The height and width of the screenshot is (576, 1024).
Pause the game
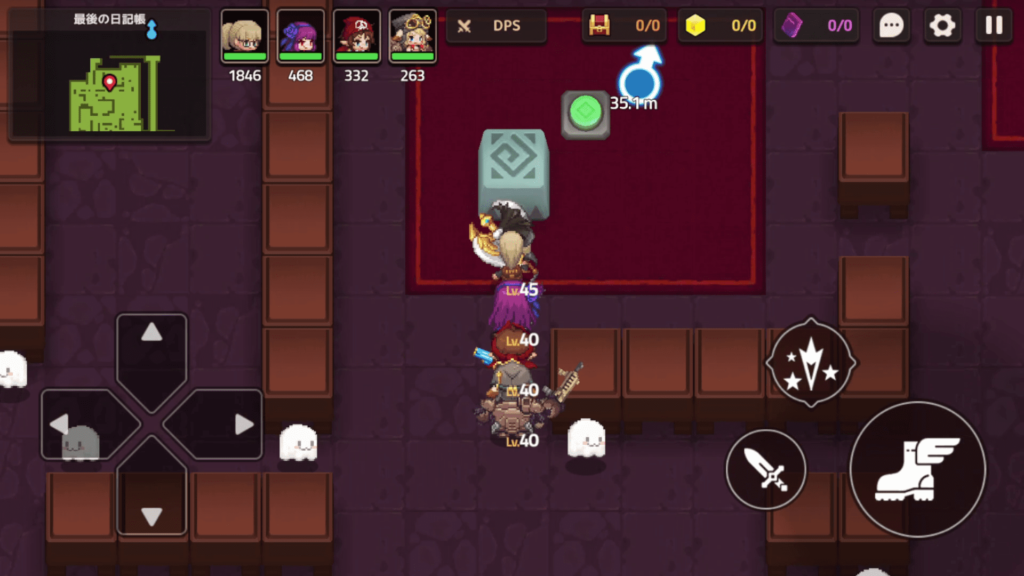(993, 26)
